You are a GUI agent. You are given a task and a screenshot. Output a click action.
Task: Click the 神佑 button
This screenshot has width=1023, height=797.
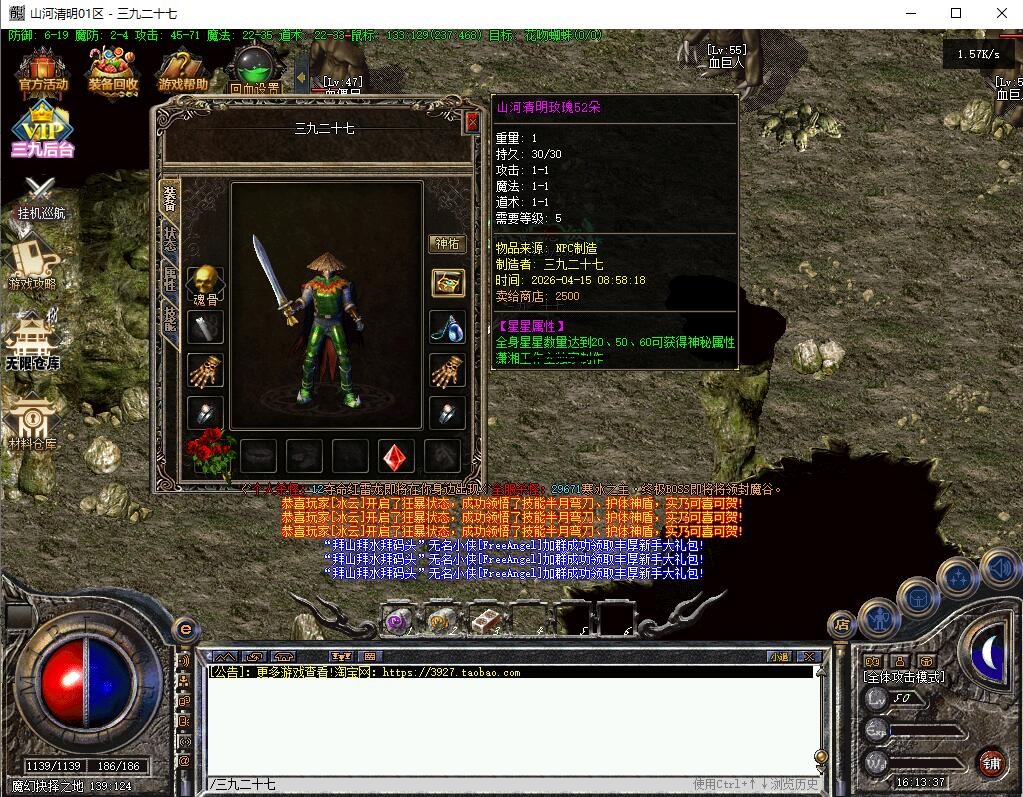point(446,244)
